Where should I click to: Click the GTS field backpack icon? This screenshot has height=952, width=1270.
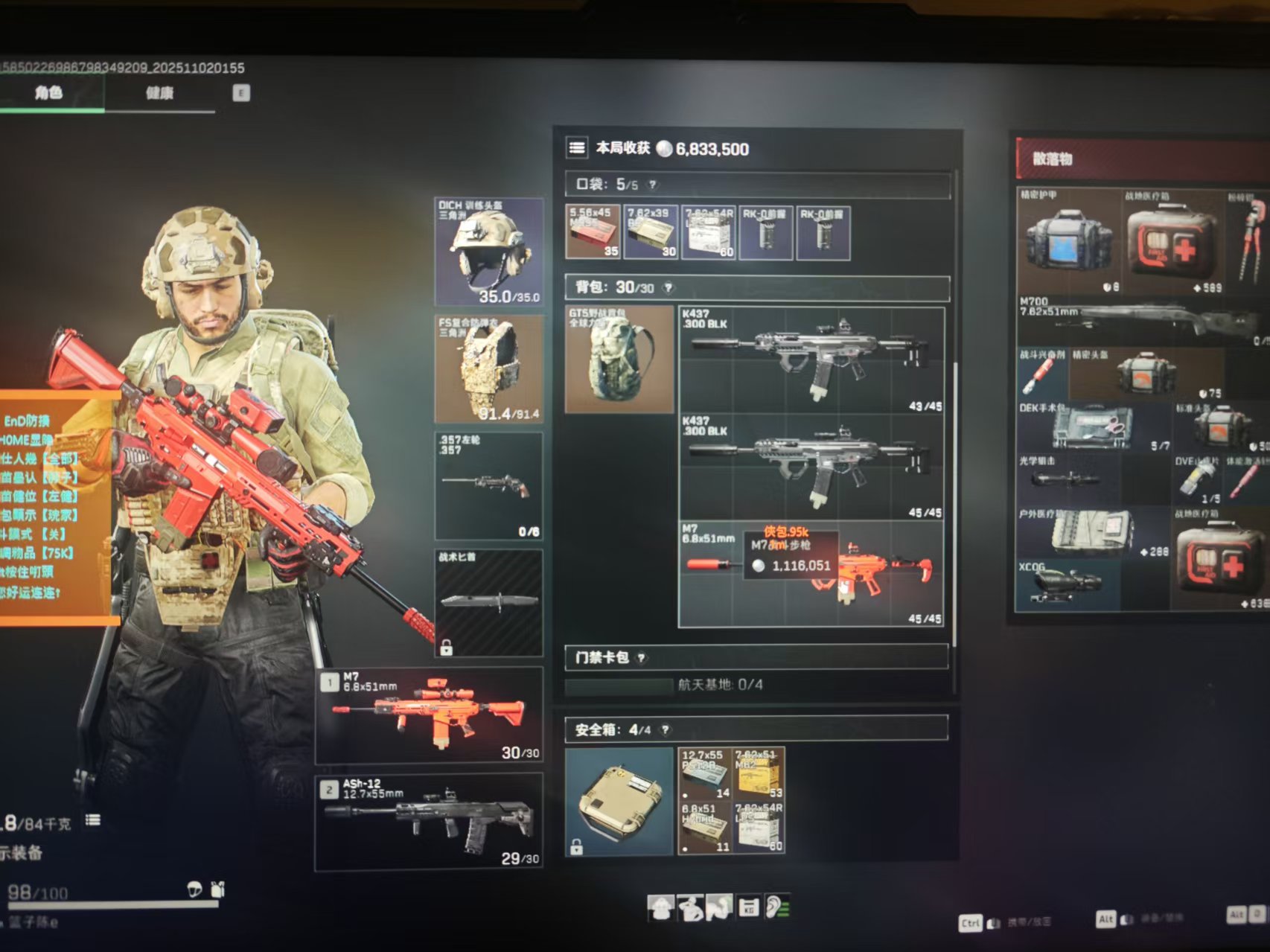click(619, 360)
